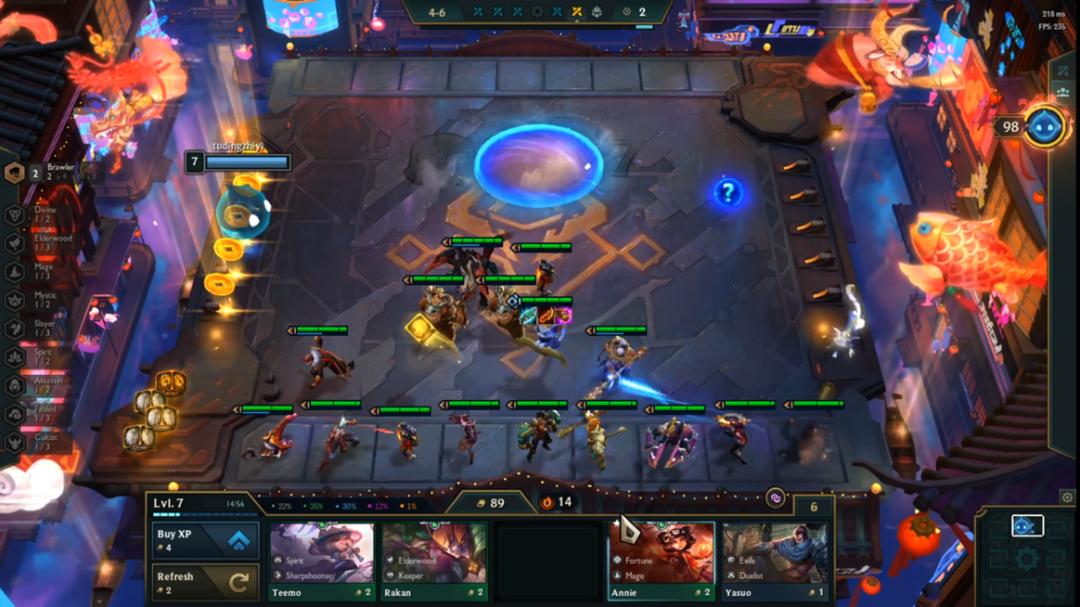This screenshot has height=607, width=1080.
Task: Select the player portrait with 98 health
Action: click(x=1045, y=127)
